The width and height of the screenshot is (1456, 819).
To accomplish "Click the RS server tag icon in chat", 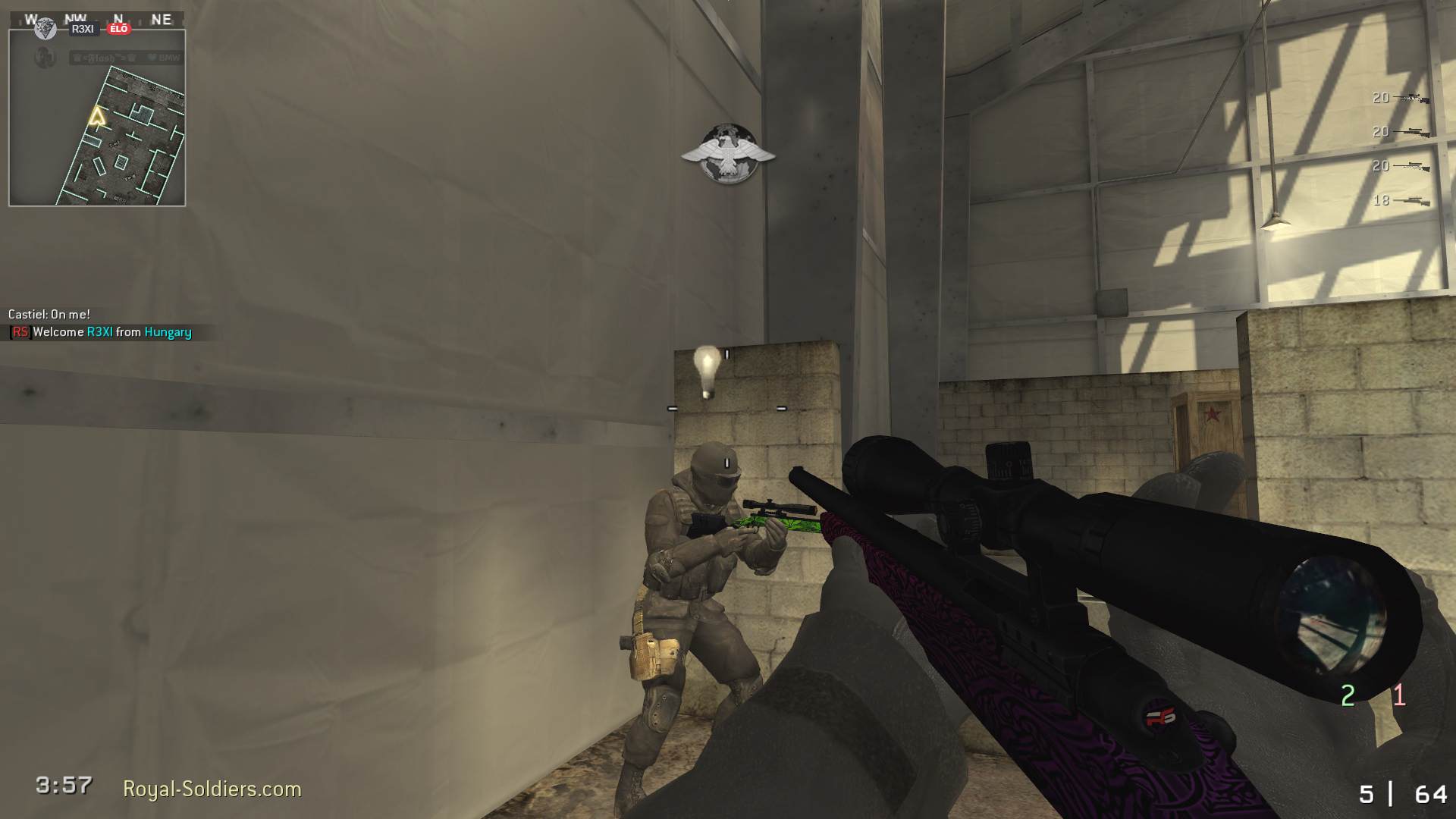I will point(19,332).
